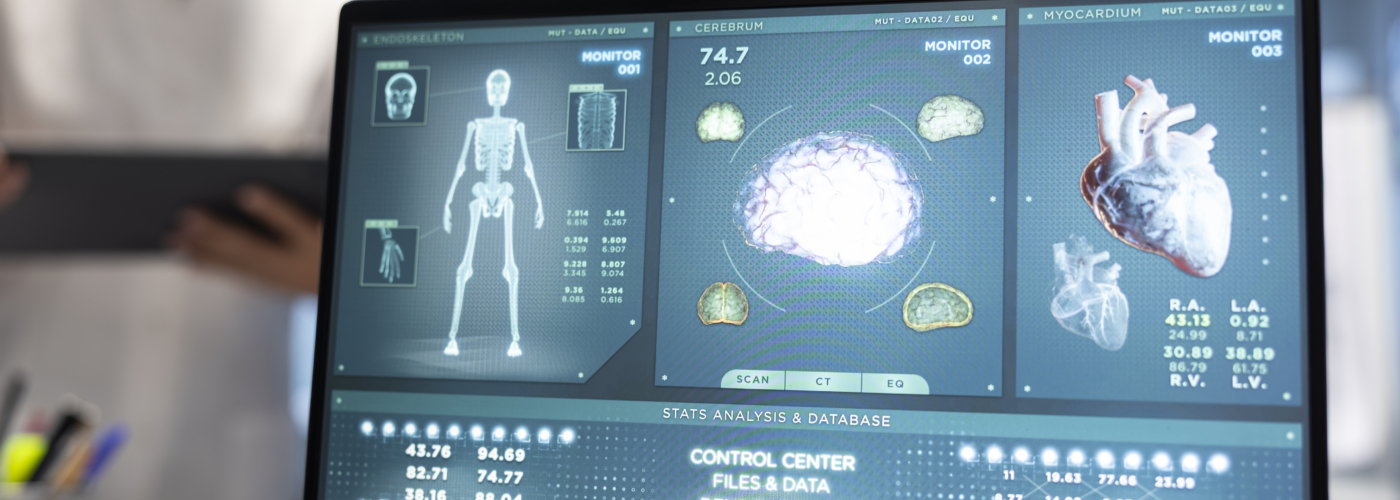Image resolution: width=1400 pixels, height=500 pixels.
Task: Open the ribcage x-ray thumbnail
Action: [596, 120]
